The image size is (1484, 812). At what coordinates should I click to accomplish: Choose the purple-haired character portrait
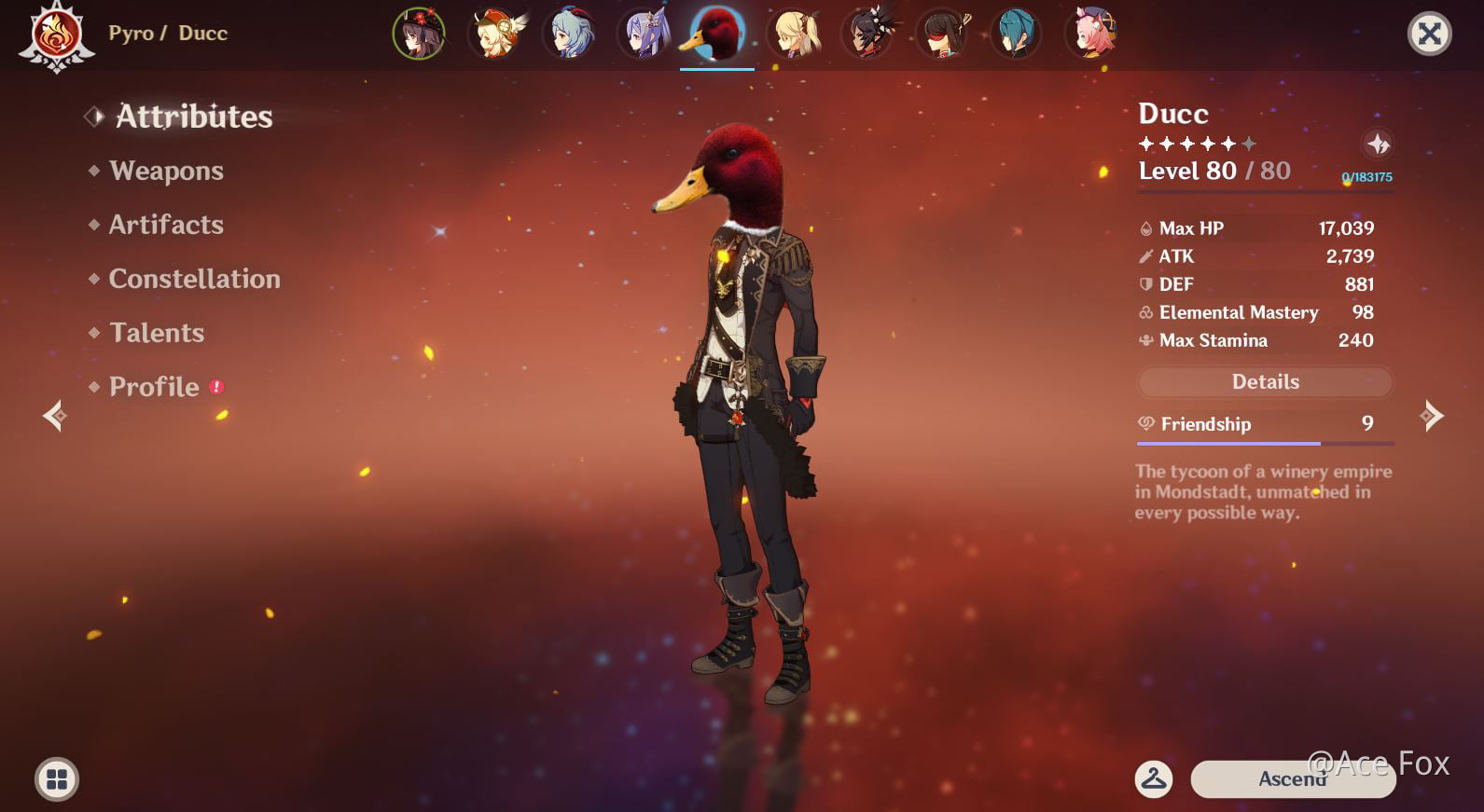point(644,34)
